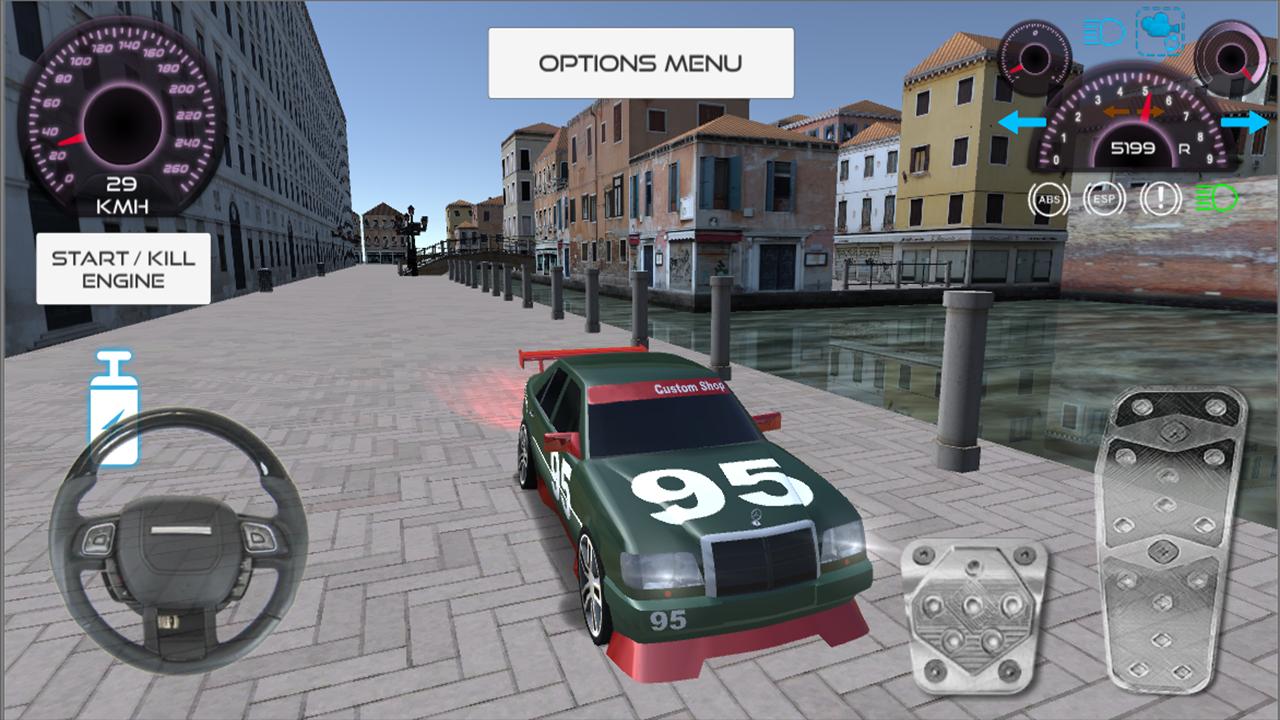
Task: Activate the right turn signal arrow
Action: tap(1244, 123)
